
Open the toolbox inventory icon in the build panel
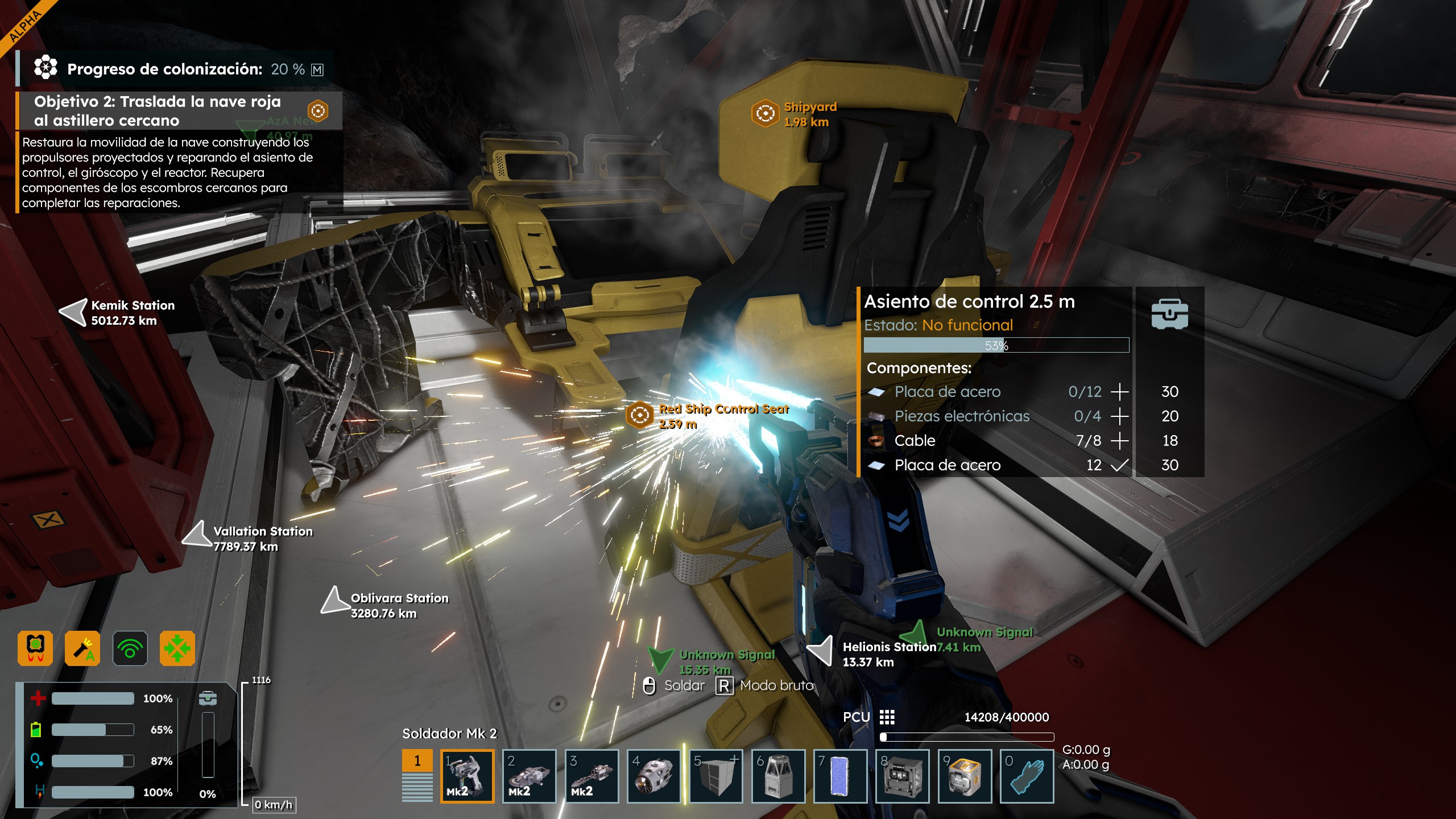1169,314
